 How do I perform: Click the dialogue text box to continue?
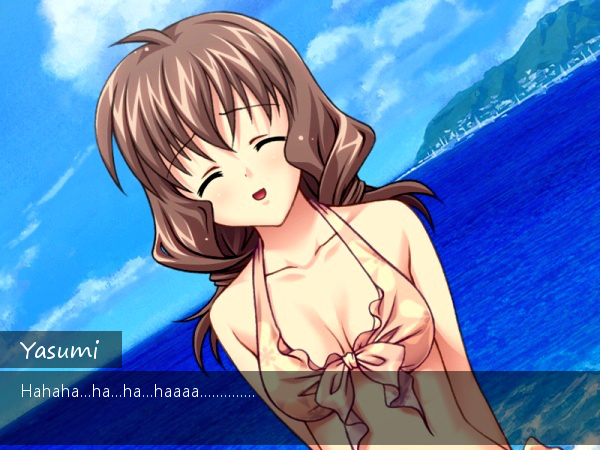click(x=300, y=407)
